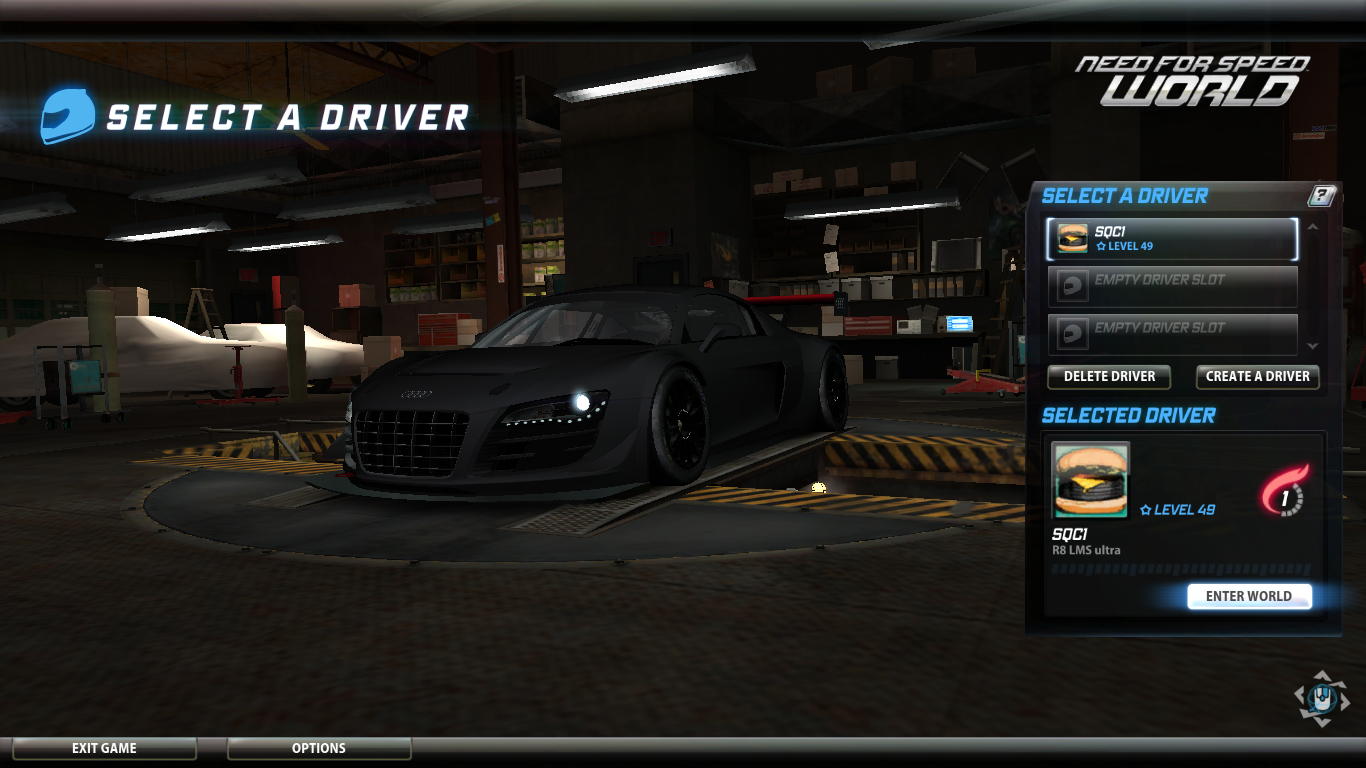The width and height of the screenshot is (1366, 768).
Task: Select the SQC1 level 49 driver row
Action: tap(1172, 239)
